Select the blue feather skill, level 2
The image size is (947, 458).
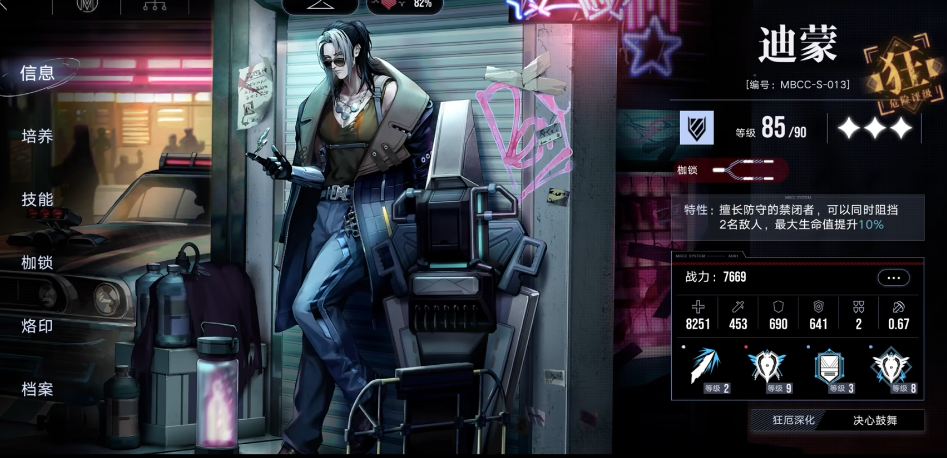(710, 368)
